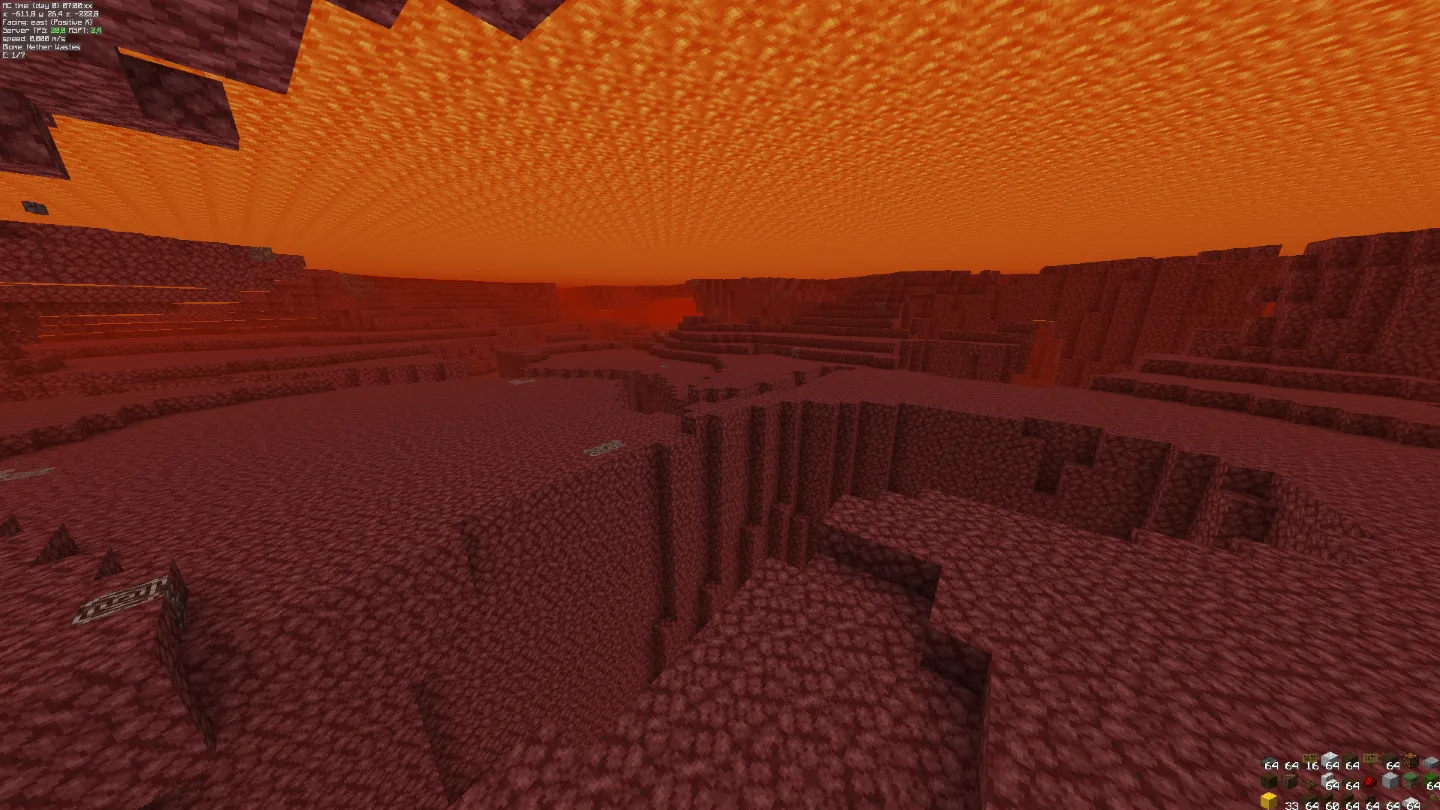Select the dark gray bedrock-style block

tap(1266, 759)
